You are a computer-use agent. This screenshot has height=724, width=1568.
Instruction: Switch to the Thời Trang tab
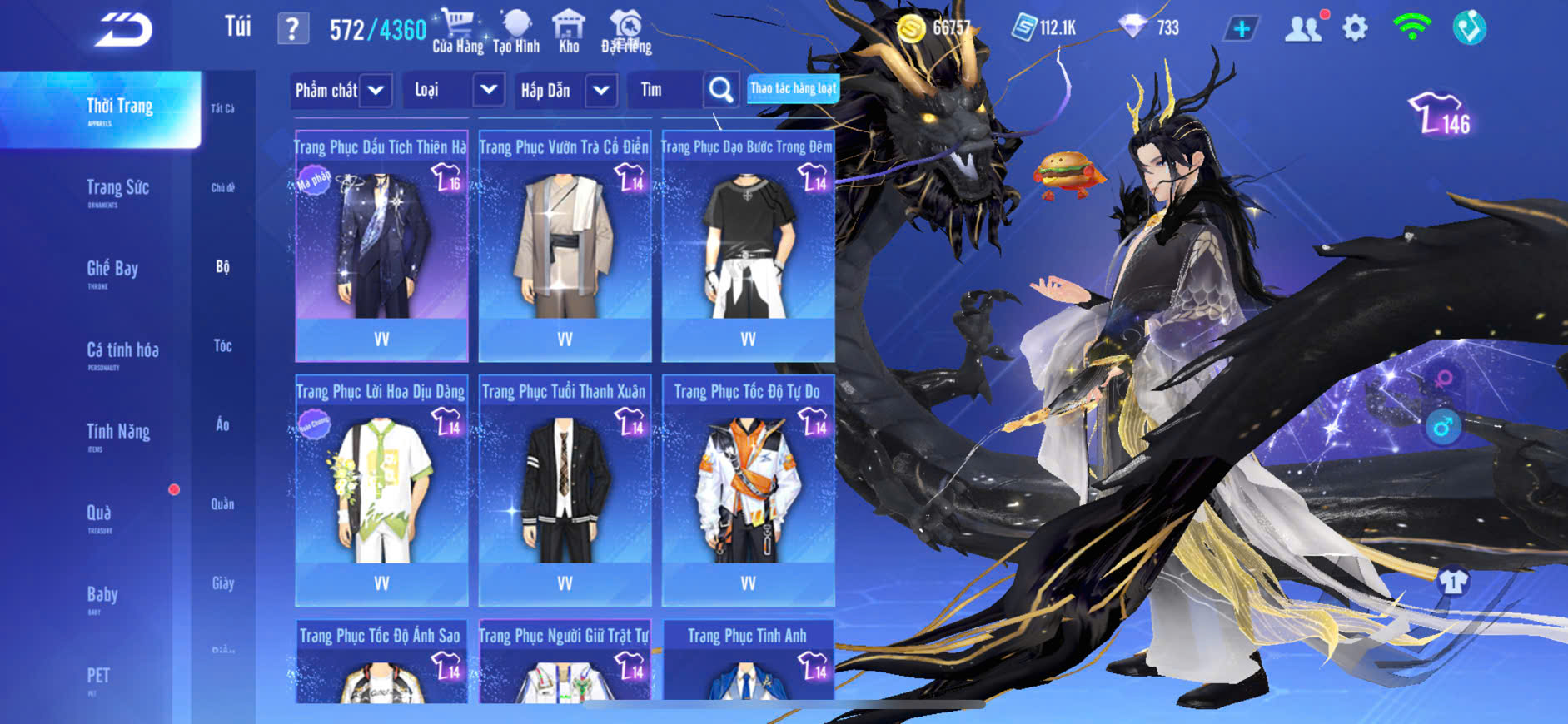pos(119,109)
